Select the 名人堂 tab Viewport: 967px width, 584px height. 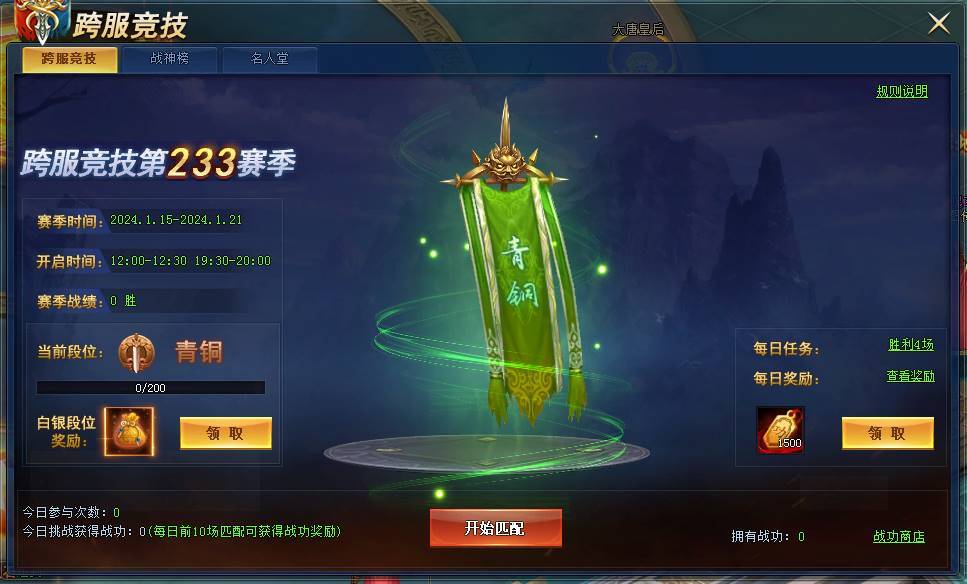[x=269, y=59]
